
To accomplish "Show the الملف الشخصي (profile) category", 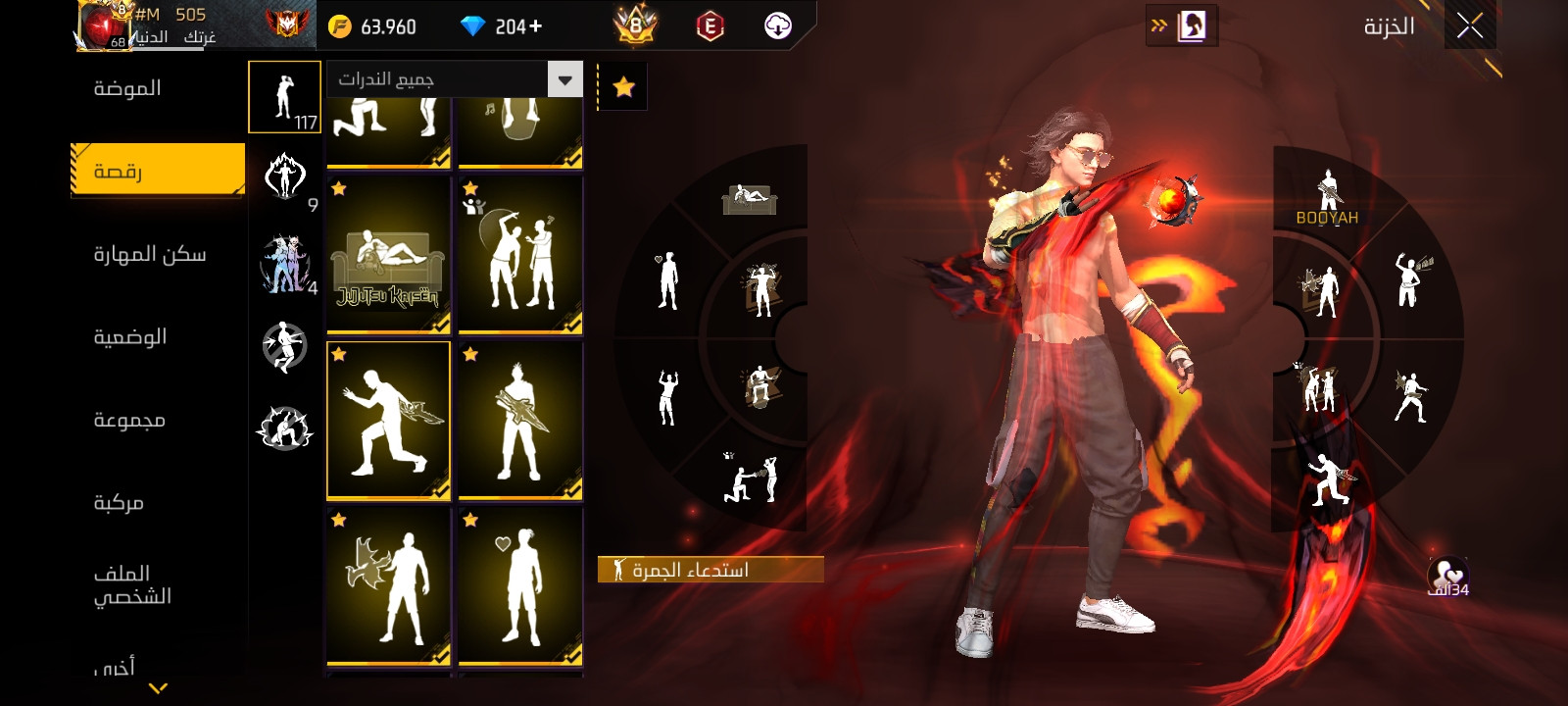I will [x=132, y=584].
